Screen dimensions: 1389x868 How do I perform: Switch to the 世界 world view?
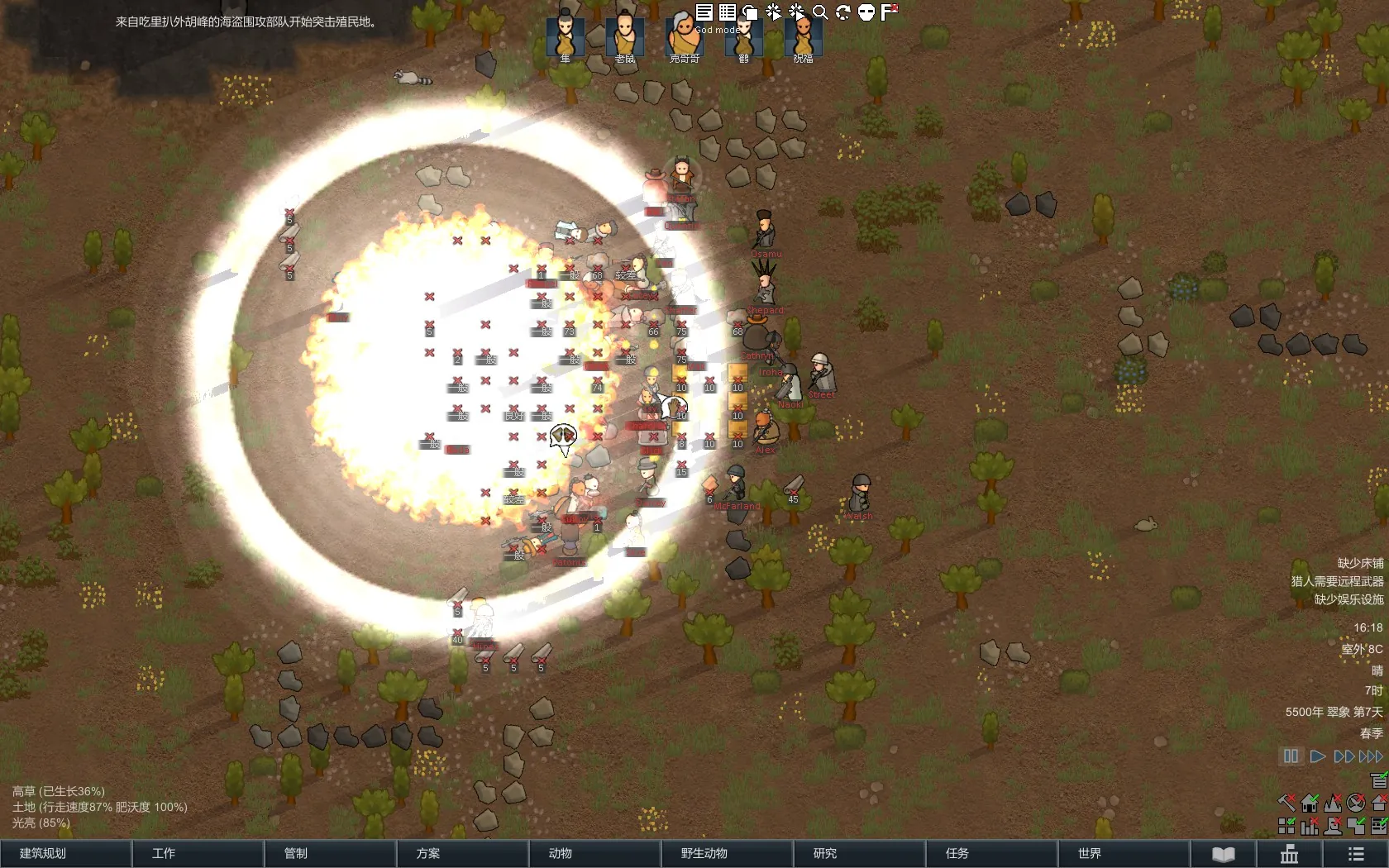click(1124, 853)
